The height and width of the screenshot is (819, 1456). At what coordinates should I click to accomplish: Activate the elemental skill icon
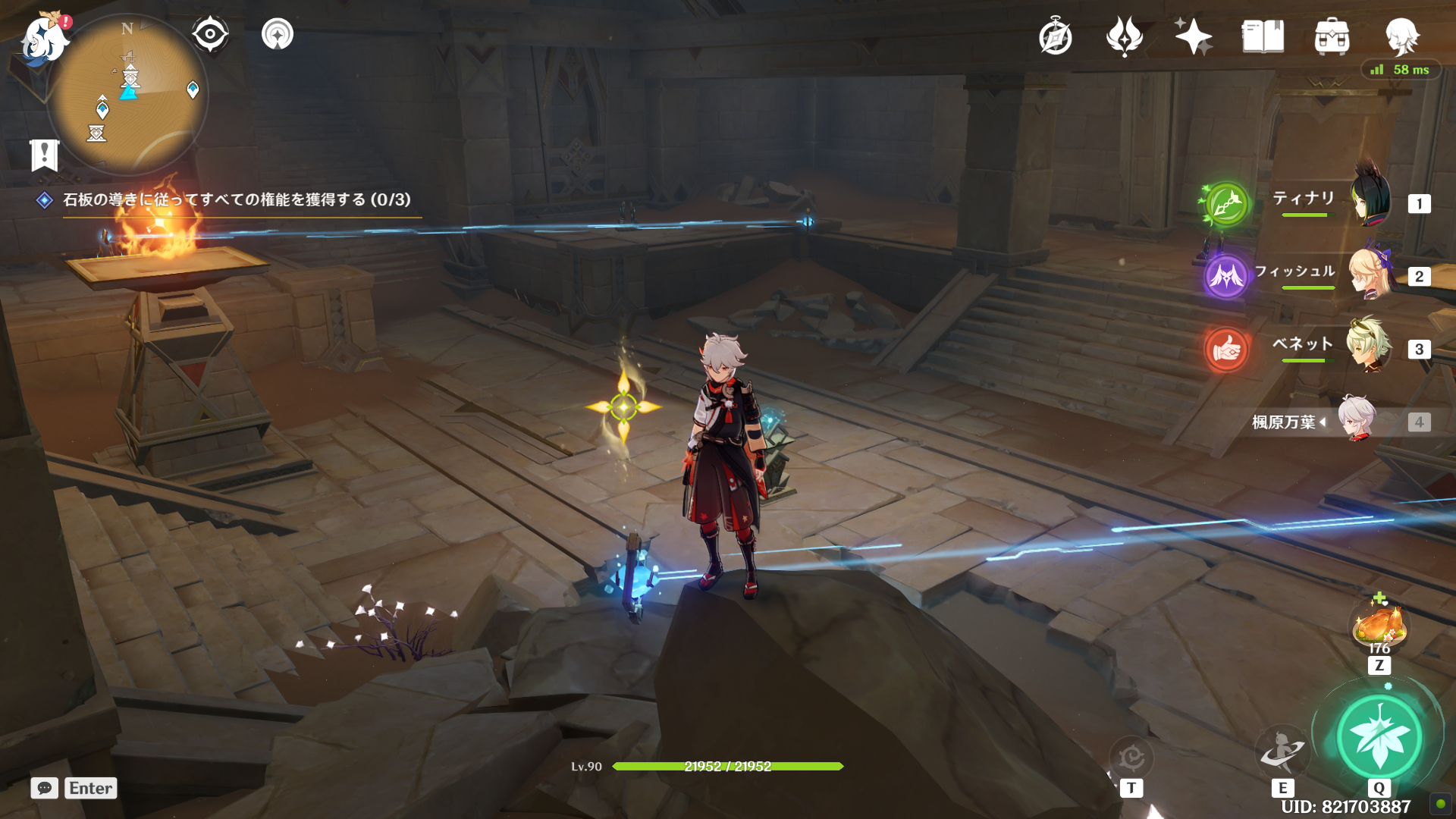(x=1282, y=750)
